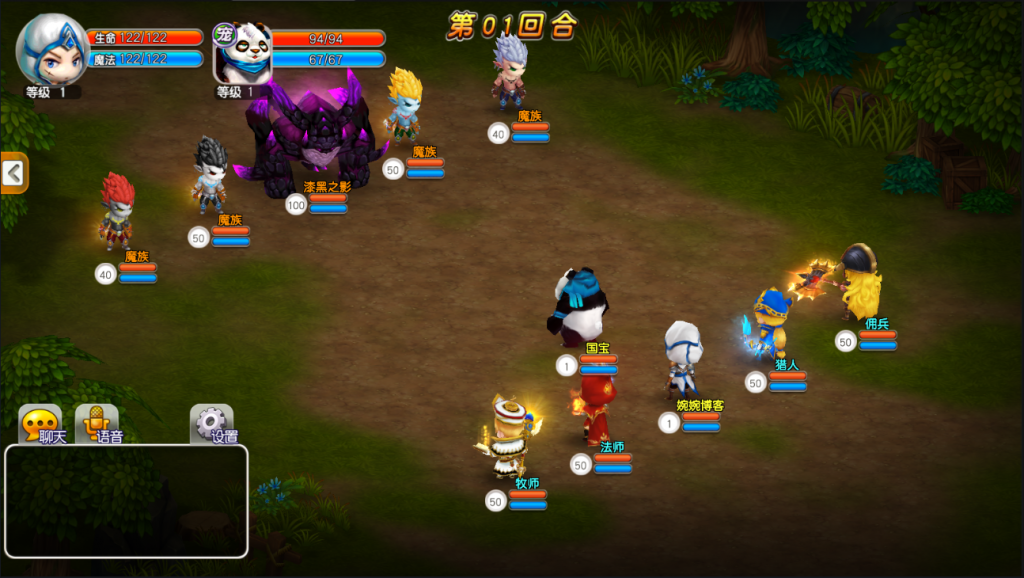Select the panda pet portrait
Screen dimensions: 1024x578
(x=243, y=53)
